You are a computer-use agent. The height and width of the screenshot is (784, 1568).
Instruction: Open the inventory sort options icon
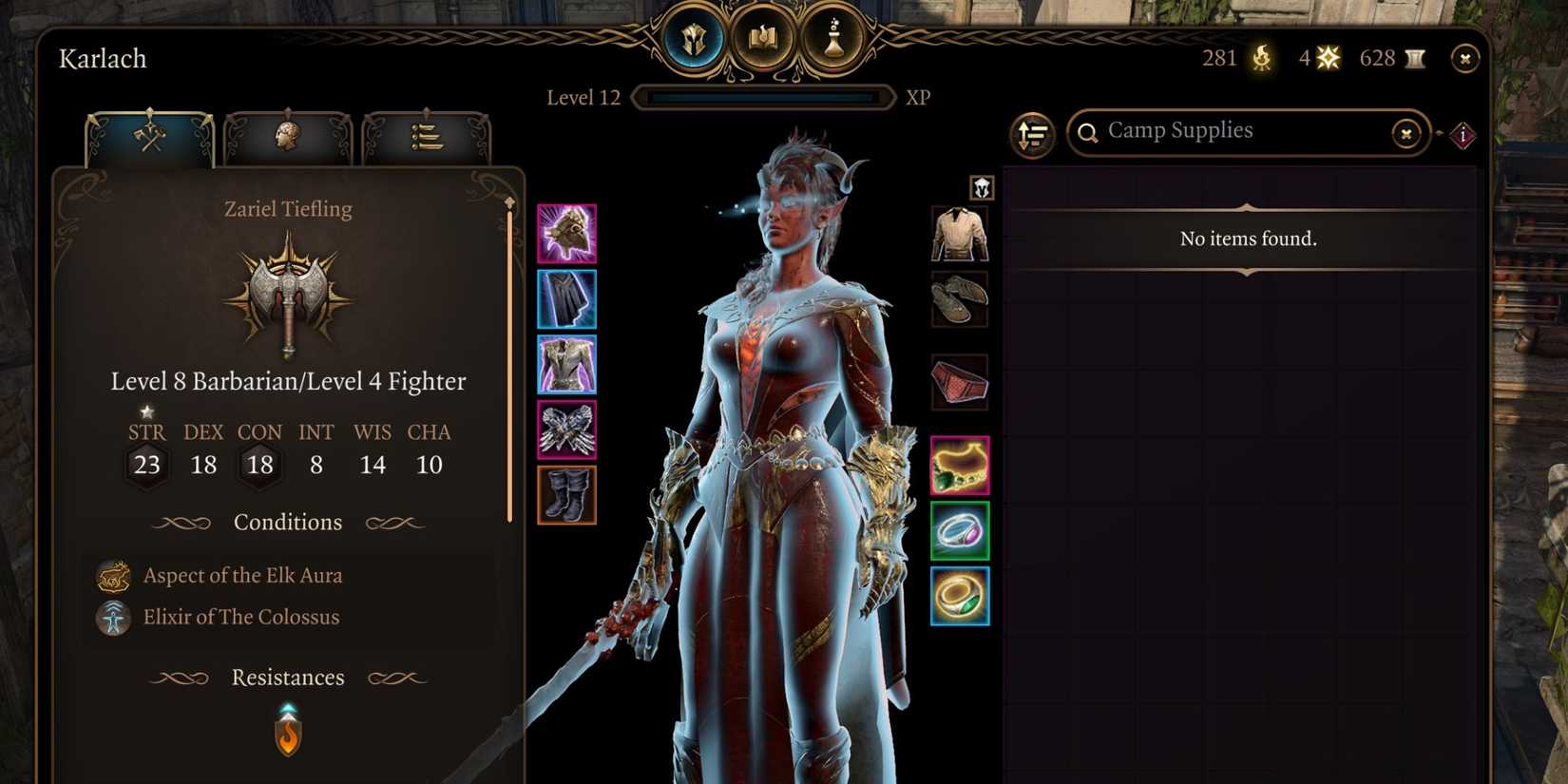1034,135
